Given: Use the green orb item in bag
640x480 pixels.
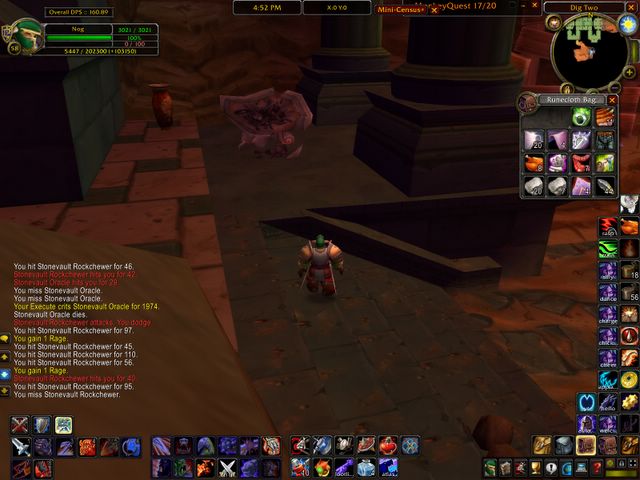Looking at the screenshot, I should [580, 118].
